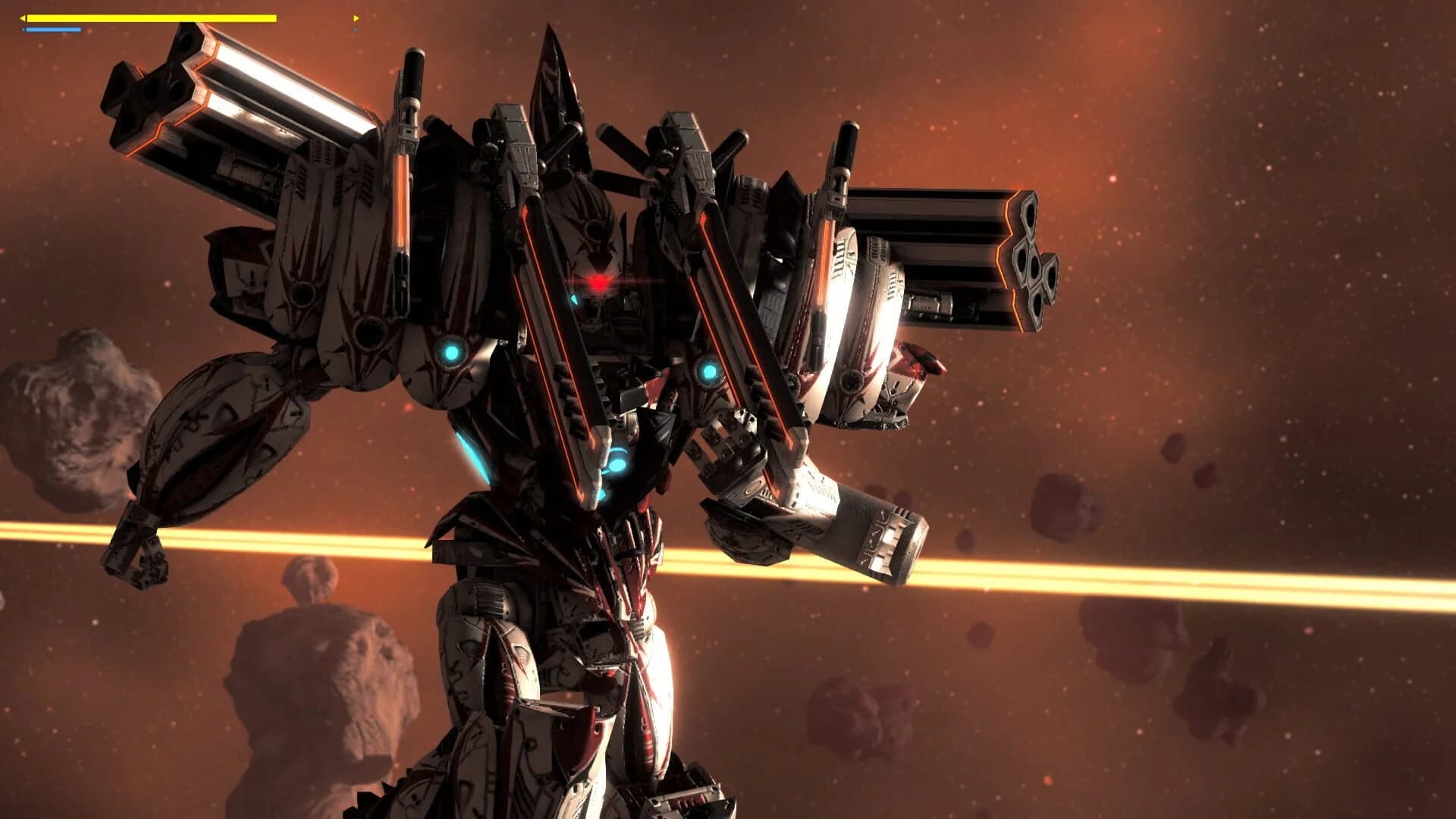Screen dimensions: 1456x819
Task: Click the right-end arrow of the yellow health bar
Action: (355, 17)
